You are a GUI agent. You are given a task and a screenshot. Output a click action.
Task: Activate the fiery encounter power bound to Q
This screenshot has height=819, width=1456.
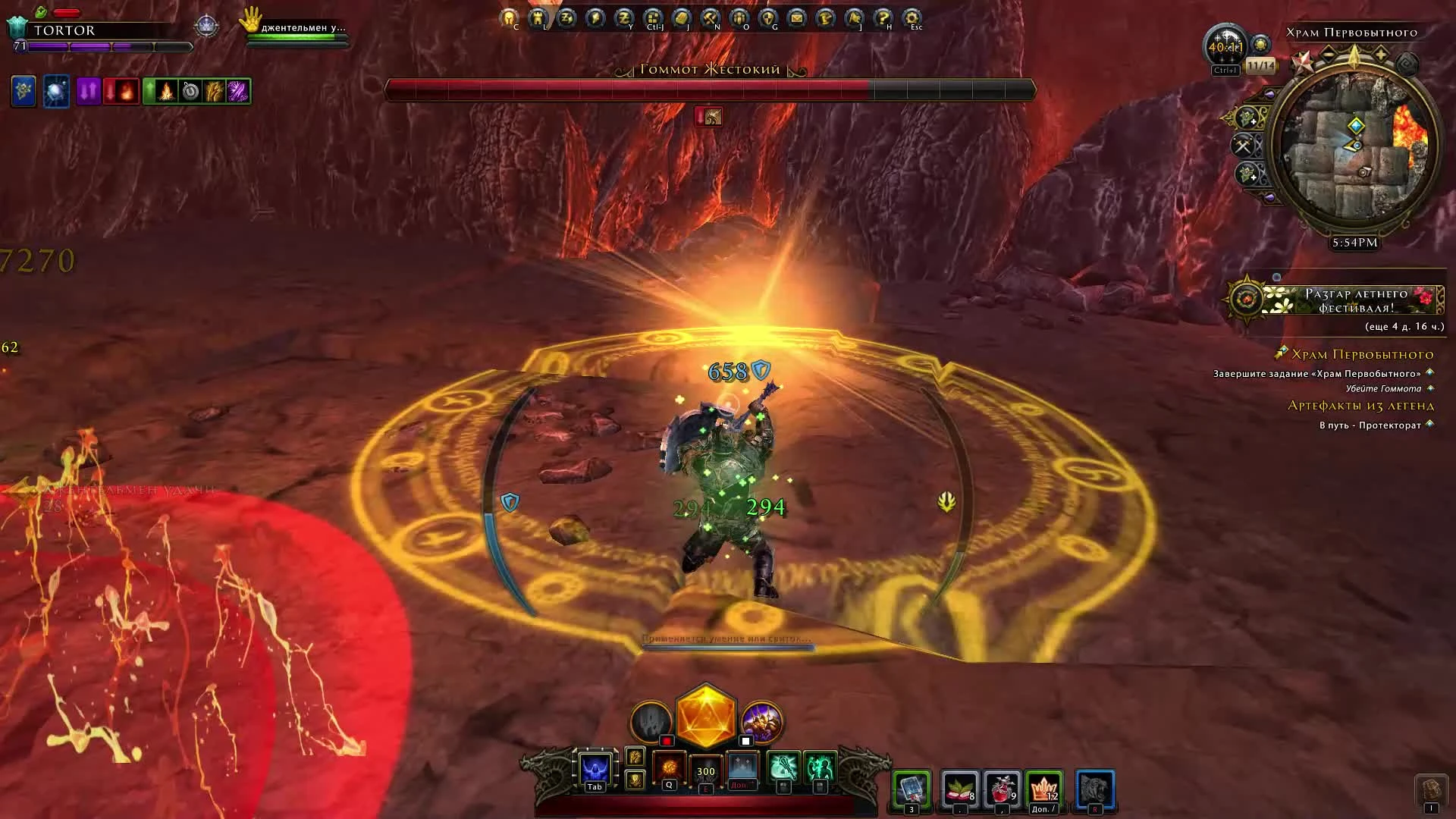tap(668, 767)
